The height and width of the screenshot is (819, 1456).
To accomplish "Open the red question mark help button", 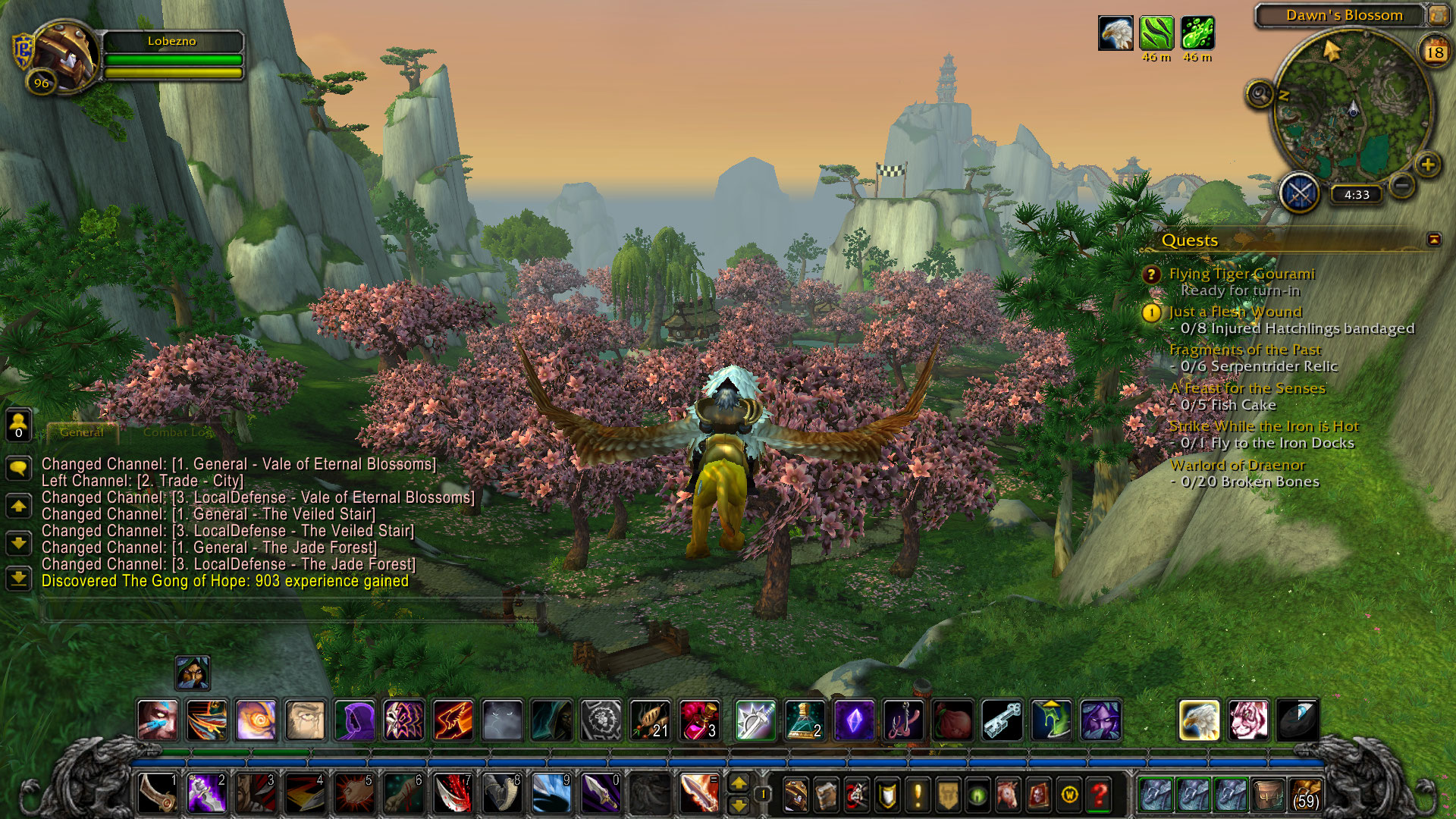I will pos(1099,794).
